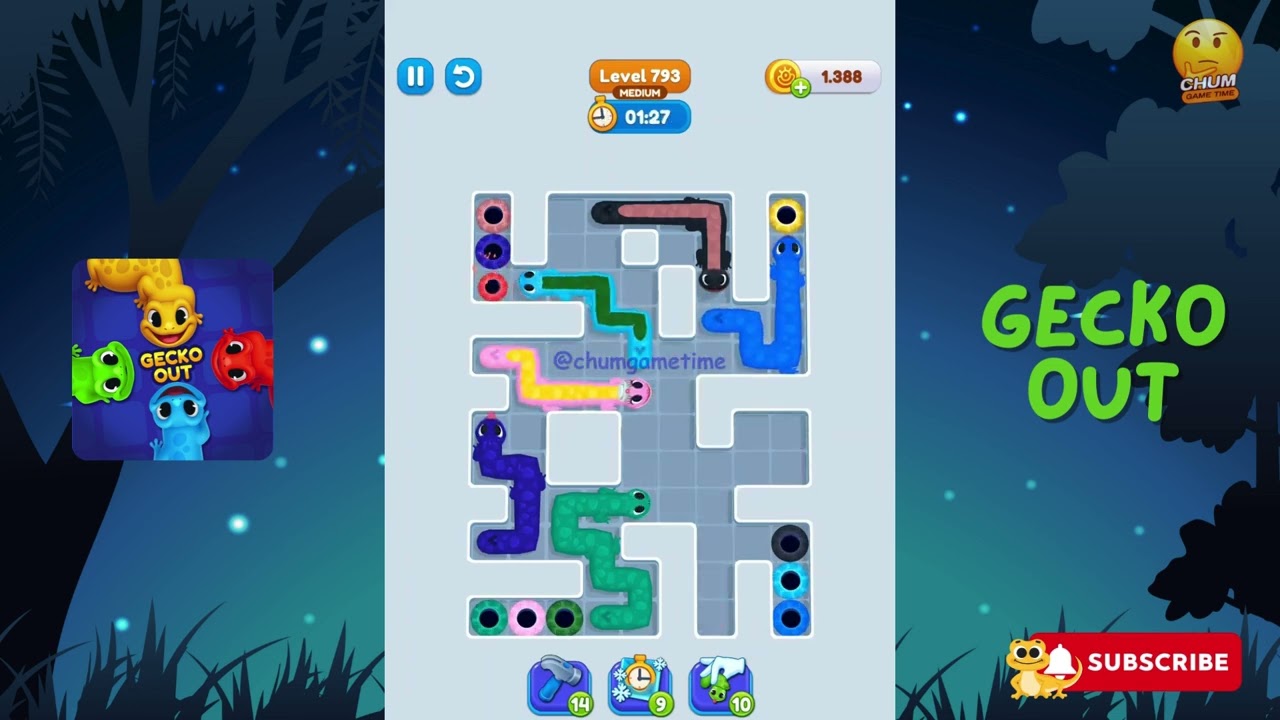Click the black hole at bottom right
The image size is (1280, 720).
(789, 544)
